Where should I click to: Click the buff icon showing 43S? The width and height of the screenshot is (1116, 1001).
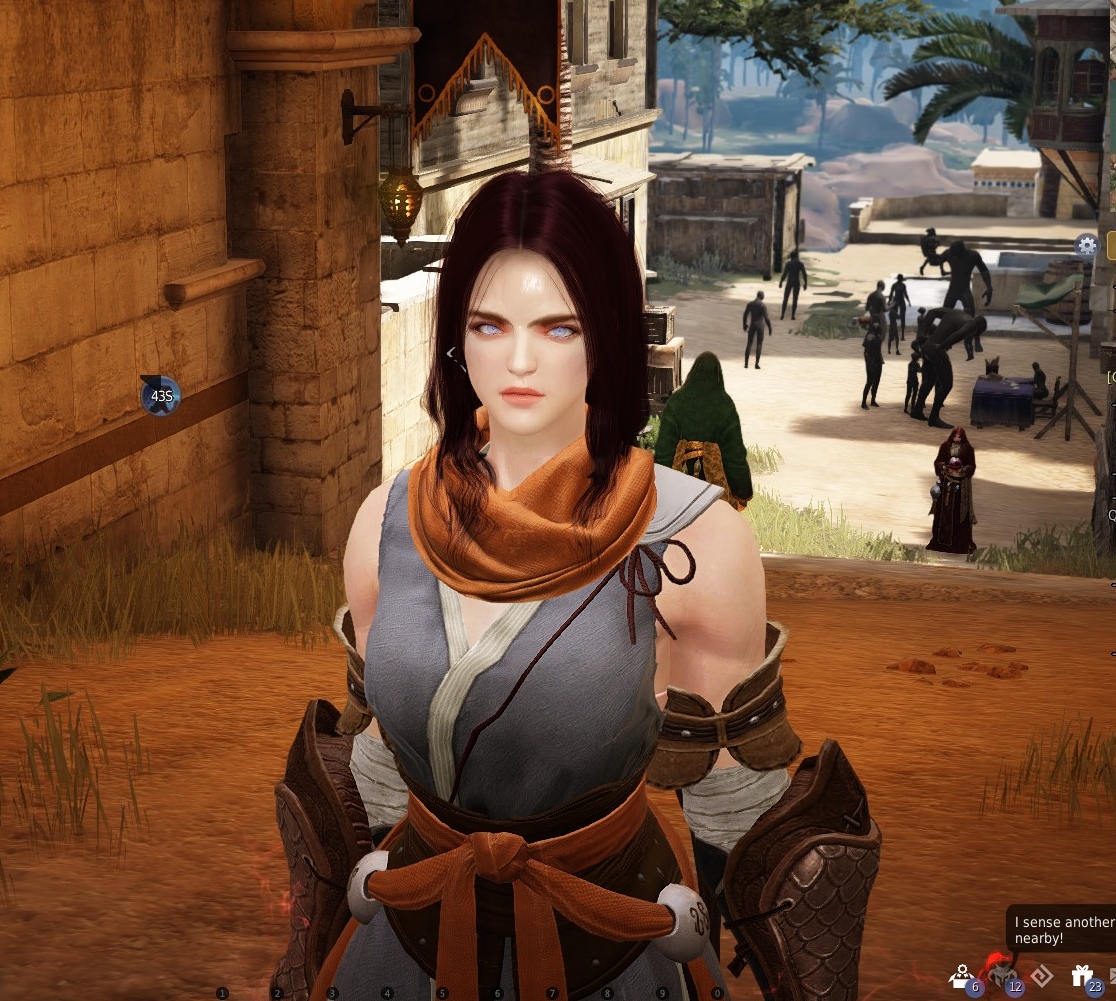coord(159,395)
